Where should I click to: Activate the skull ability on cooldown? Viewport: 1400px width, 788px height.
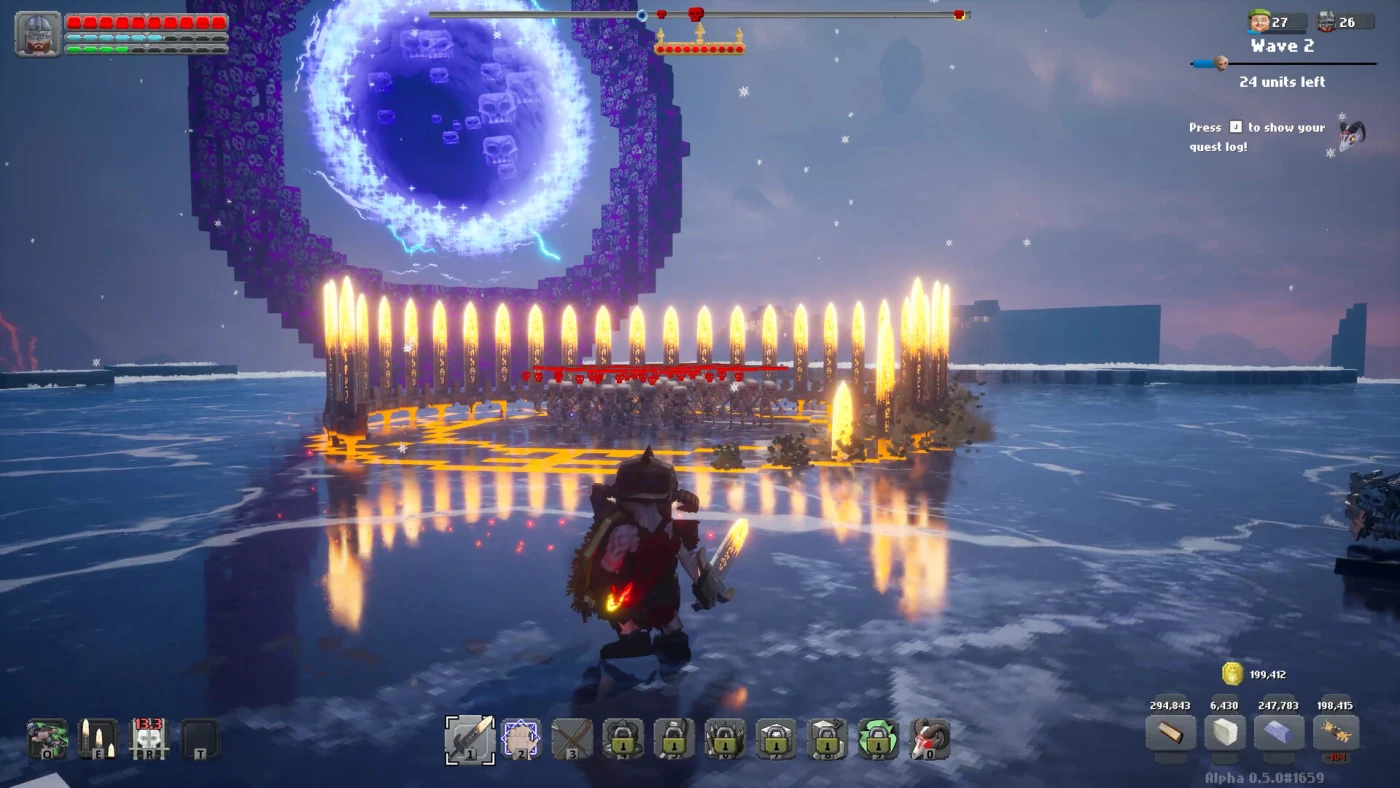(149, 739)
